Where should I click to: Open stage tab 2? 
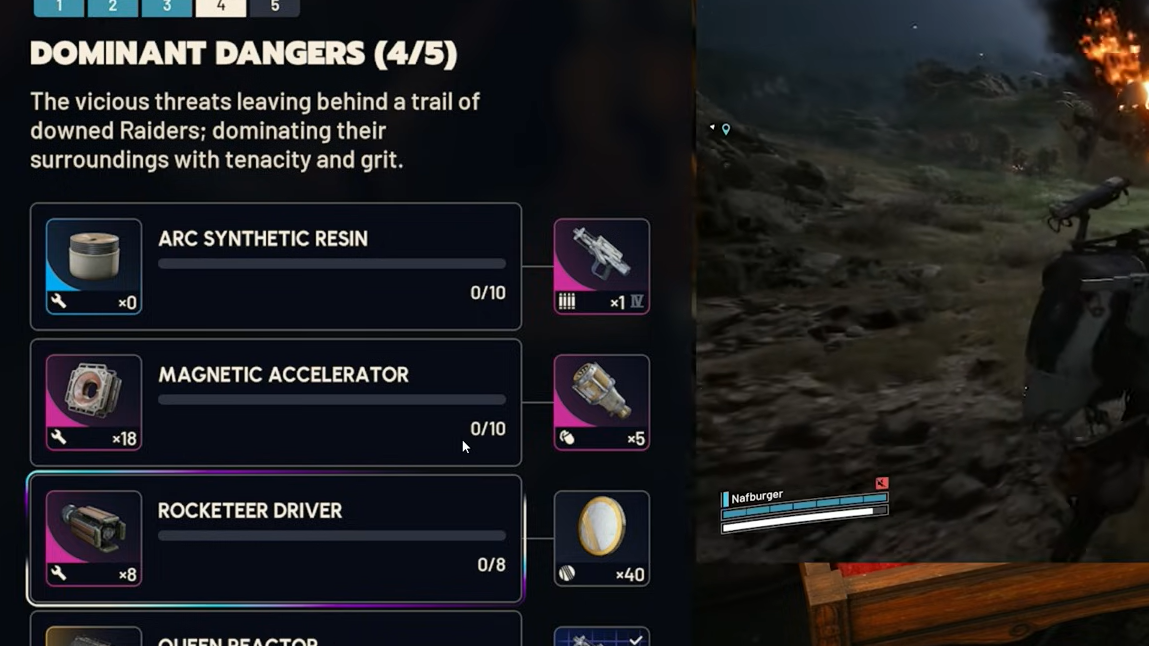[x=113, y=7]
